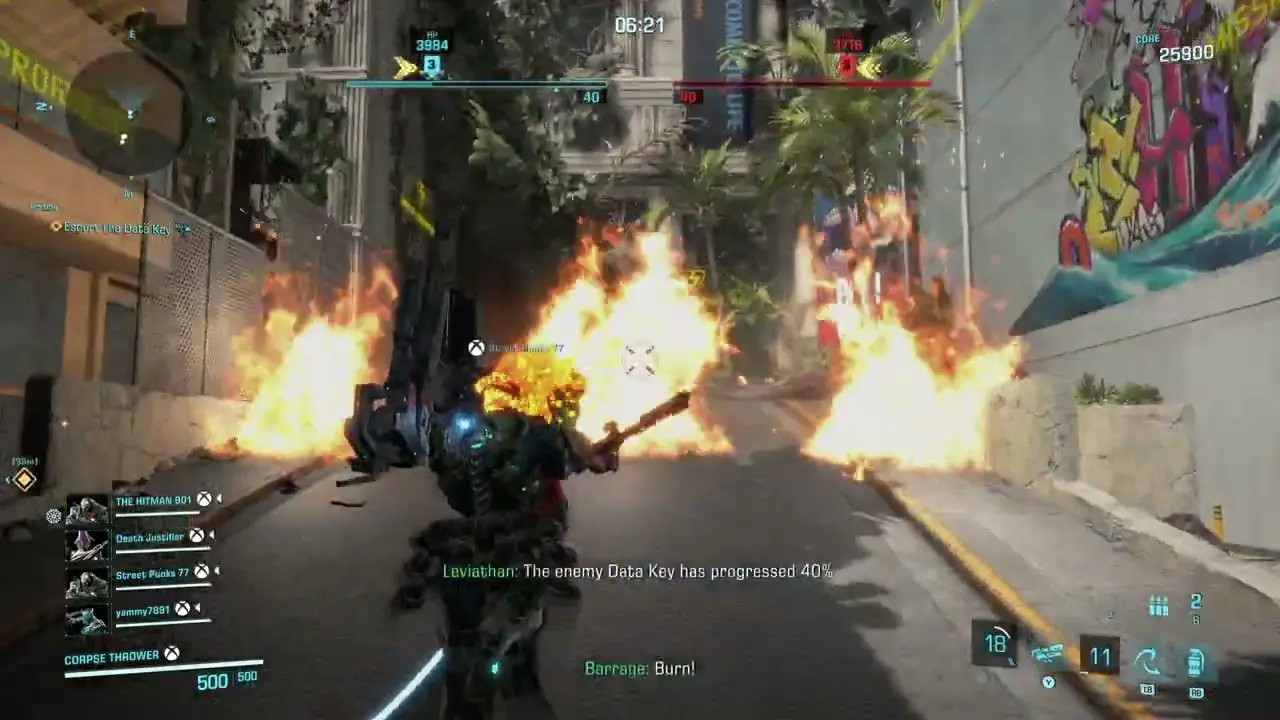The height and width of the screenshot is (720, 1280).
Task: Open the circular radar minimap
Action: coord(127,113)
